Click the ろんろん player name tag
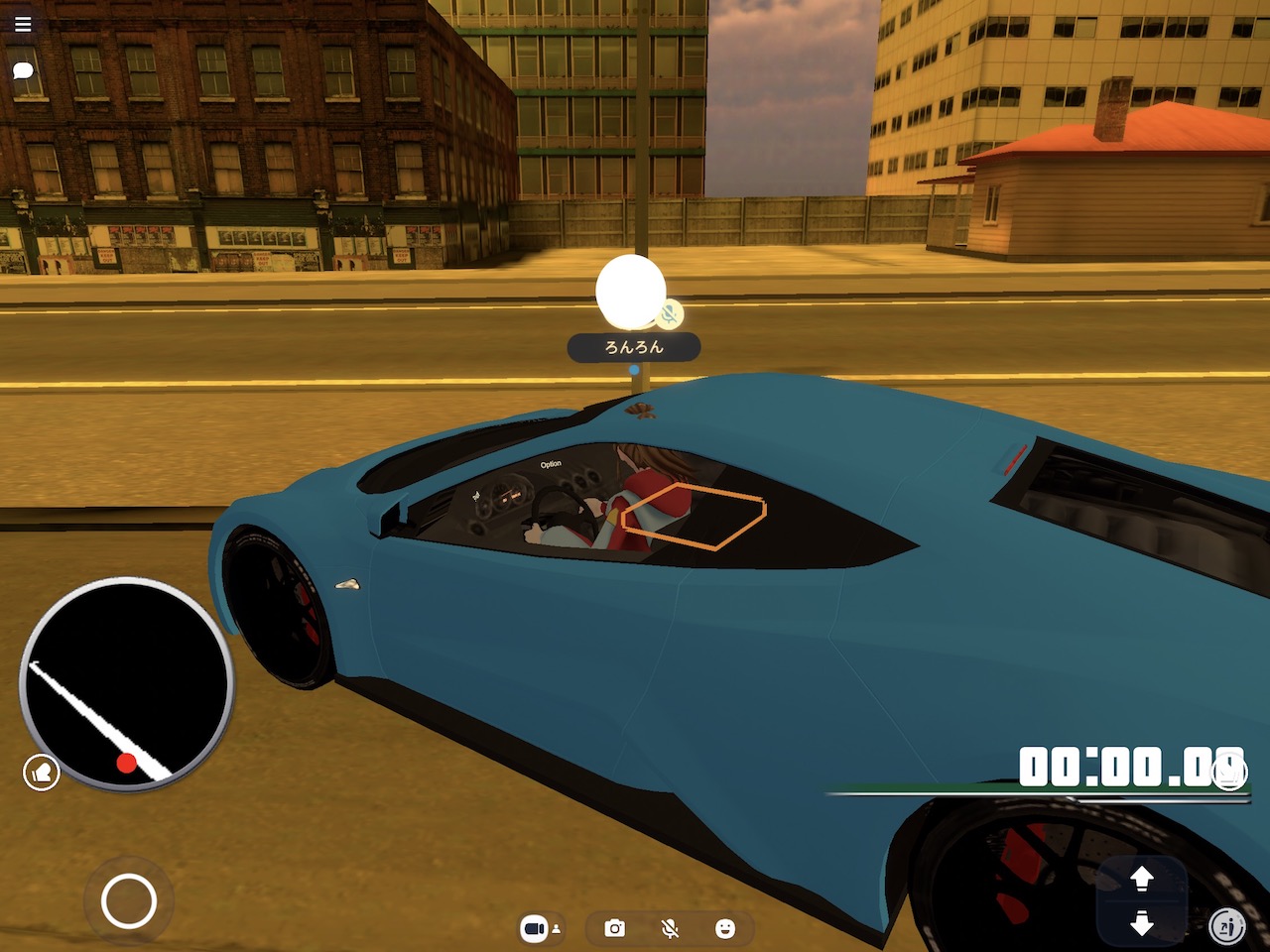Image resolution: width=1270 pixels, height=952 pixels. (x=634, y=347)
